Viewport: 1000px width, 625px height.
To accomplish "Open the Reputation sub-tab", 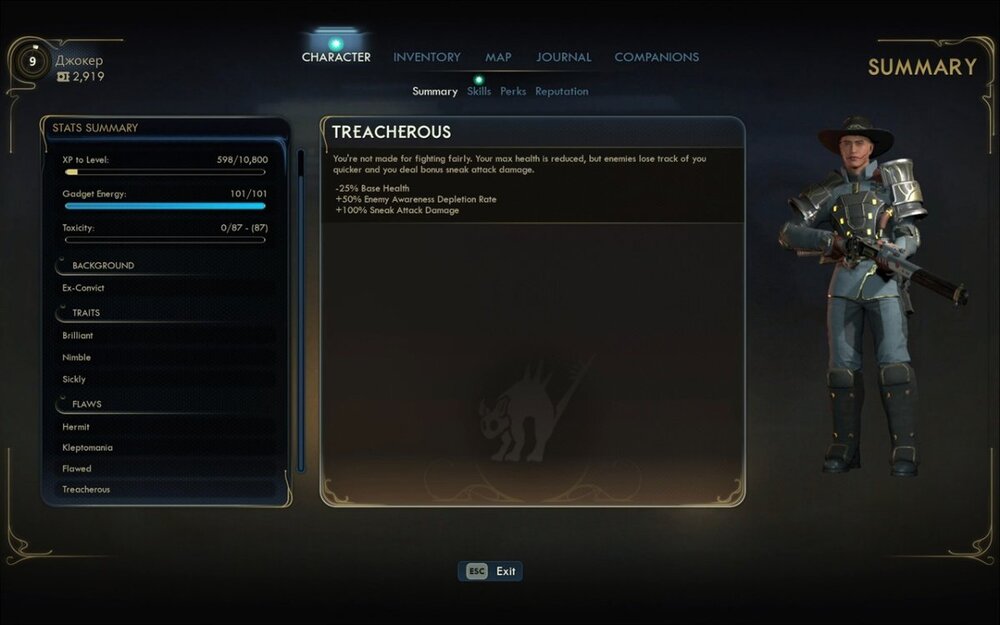I will click(x=561, y=91).
